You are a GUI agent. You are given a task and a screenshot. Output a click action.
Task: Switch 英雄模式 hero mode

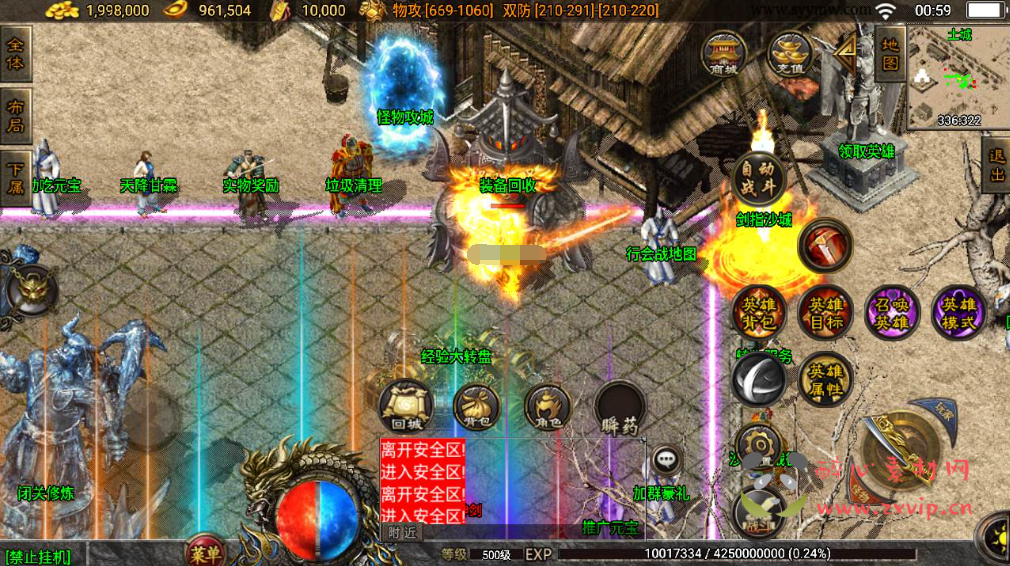click(958, 312)
